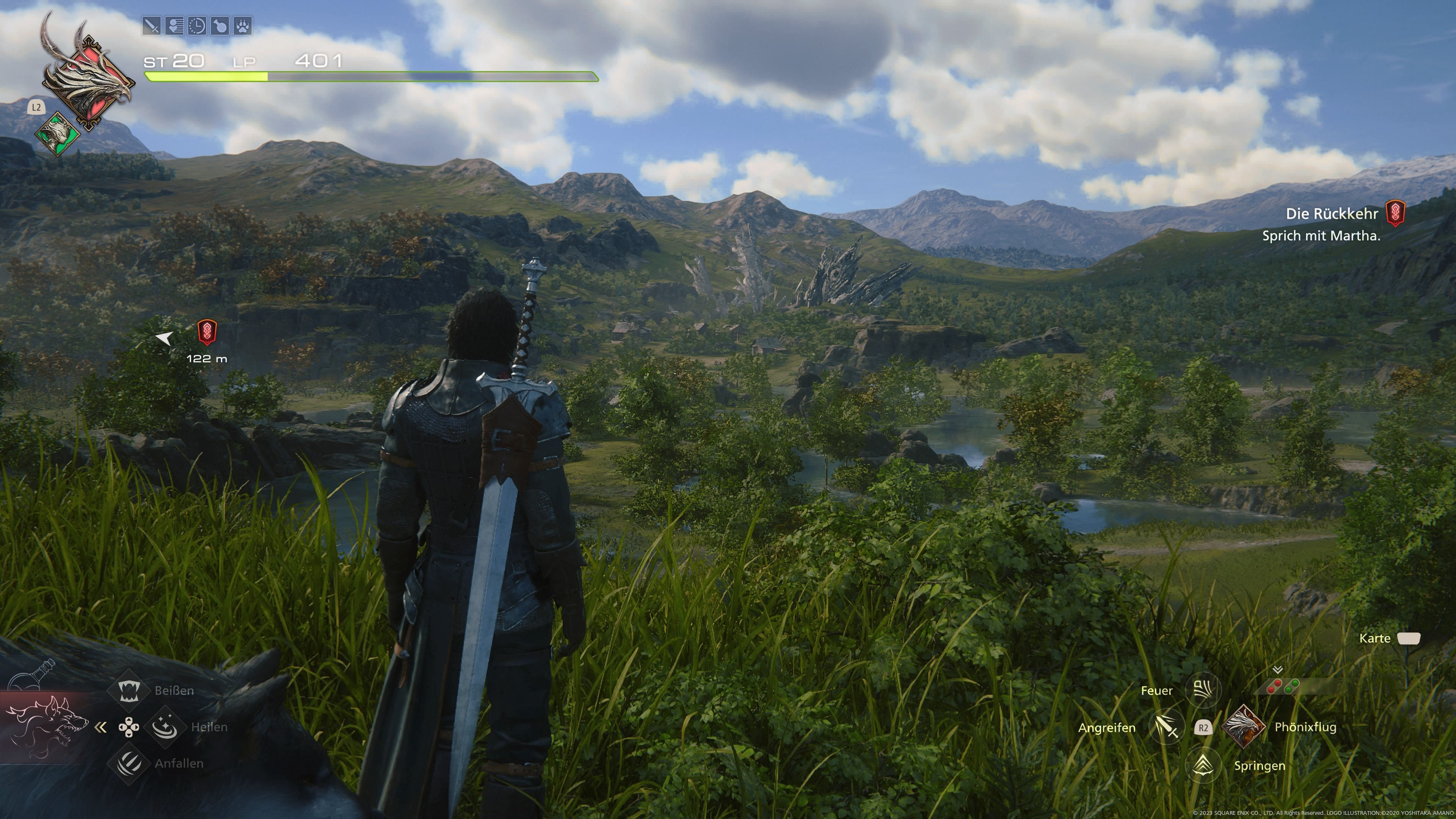Use the Feuer magic action icon
Screen dimensions: 1456x819
point(1203,690)
